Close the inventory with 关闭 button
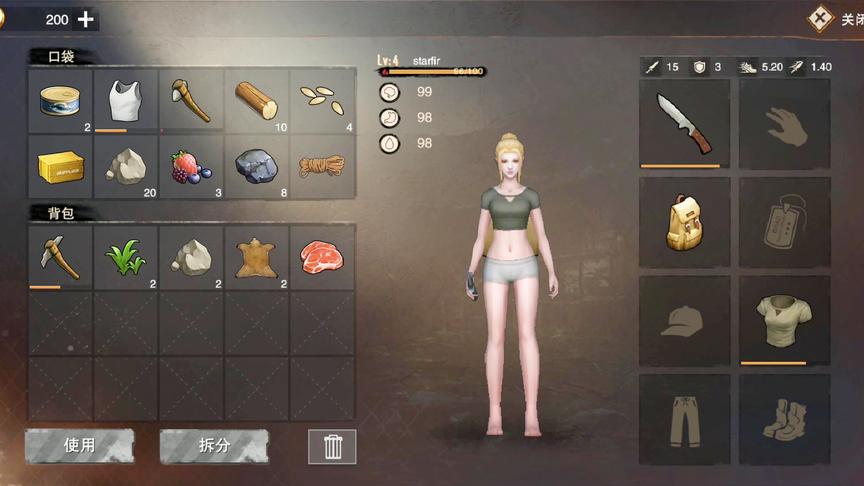This screenshot has height=486, width=864. pyautogui.click(x=834, y=18)
